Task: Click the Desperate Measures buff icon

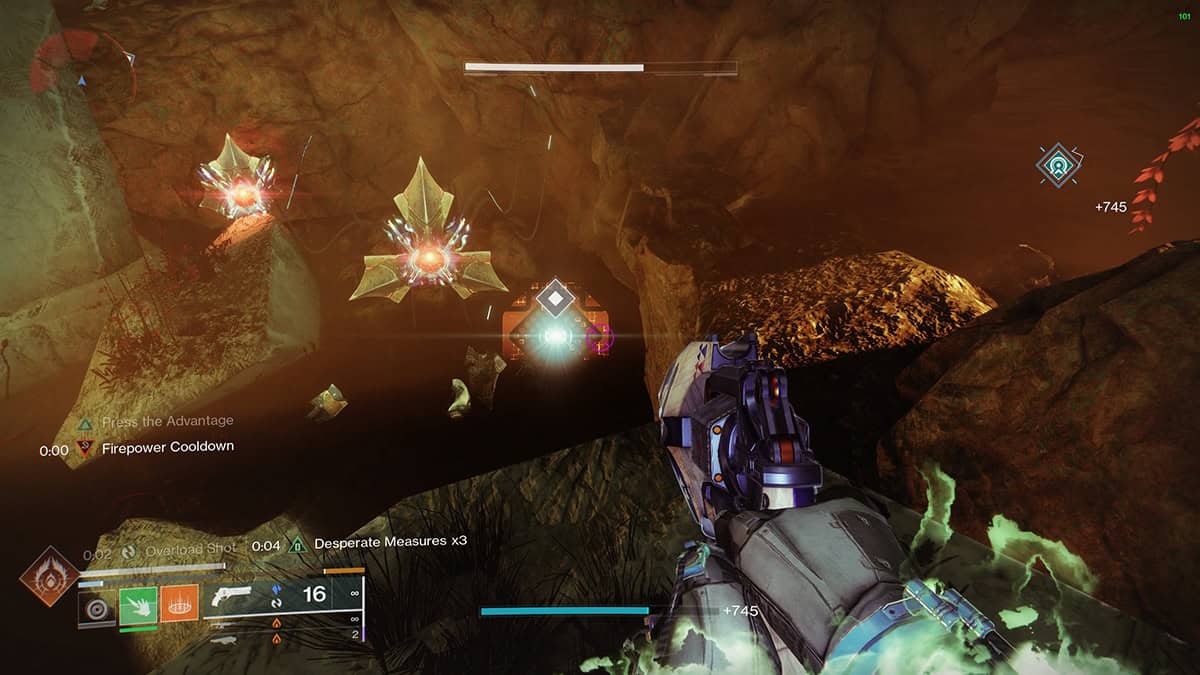Action: click(297, 545)
